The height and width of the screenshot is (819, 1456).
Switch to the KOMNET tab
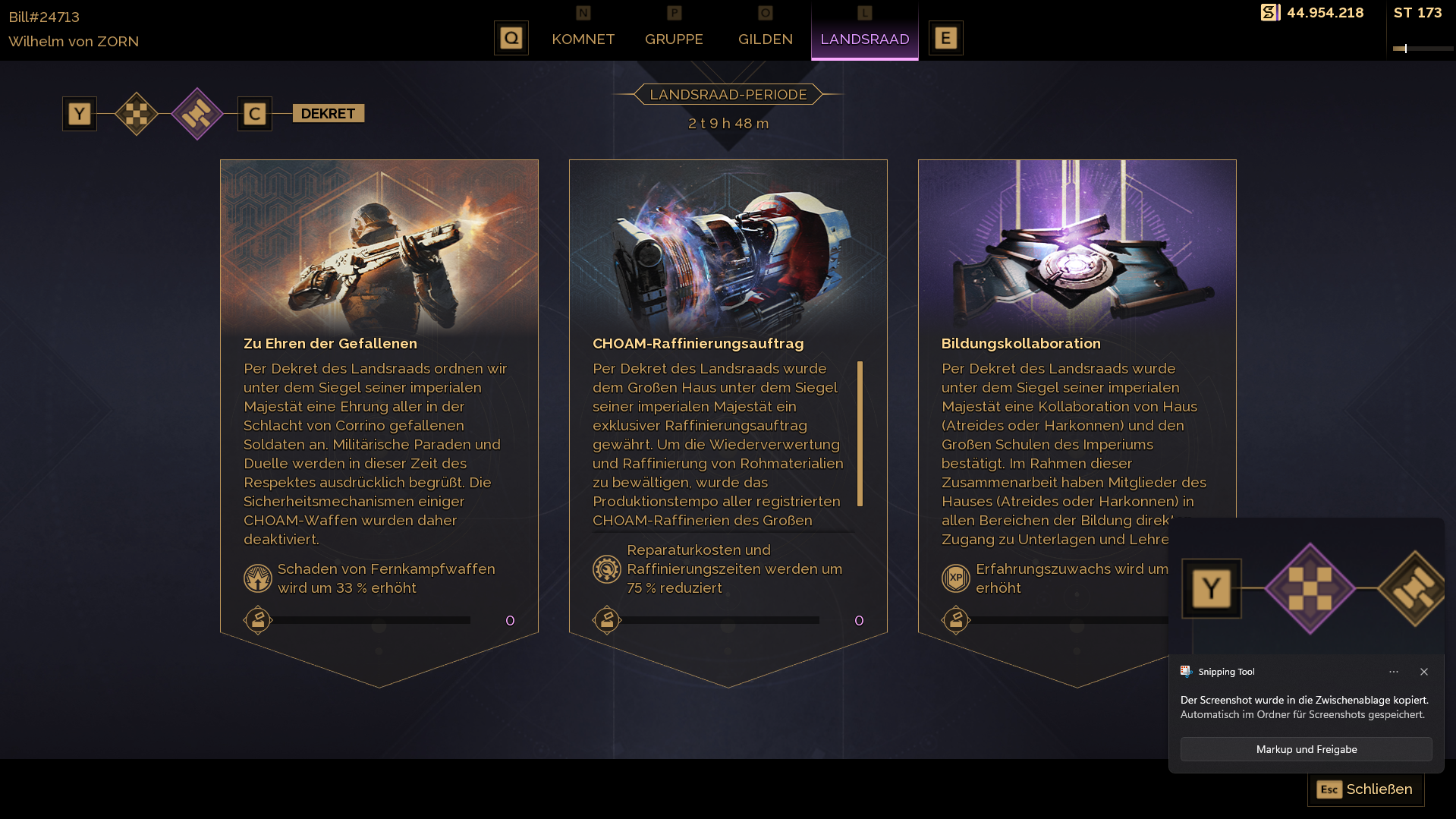(583, 39)
